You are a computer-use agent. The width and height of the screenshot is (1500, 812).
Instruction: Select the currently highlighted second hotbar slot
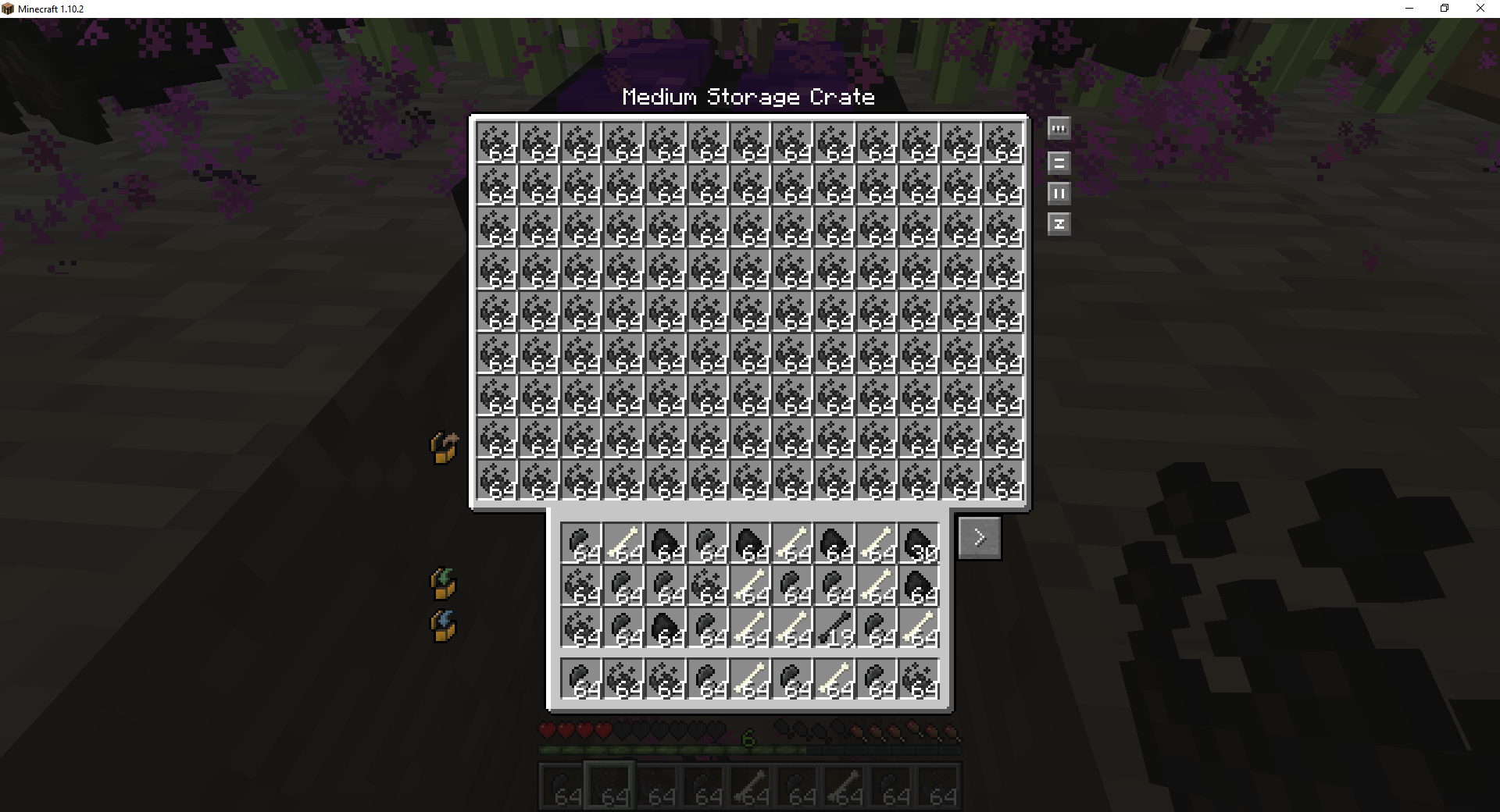pyautogui.click(x=609, y=786)
